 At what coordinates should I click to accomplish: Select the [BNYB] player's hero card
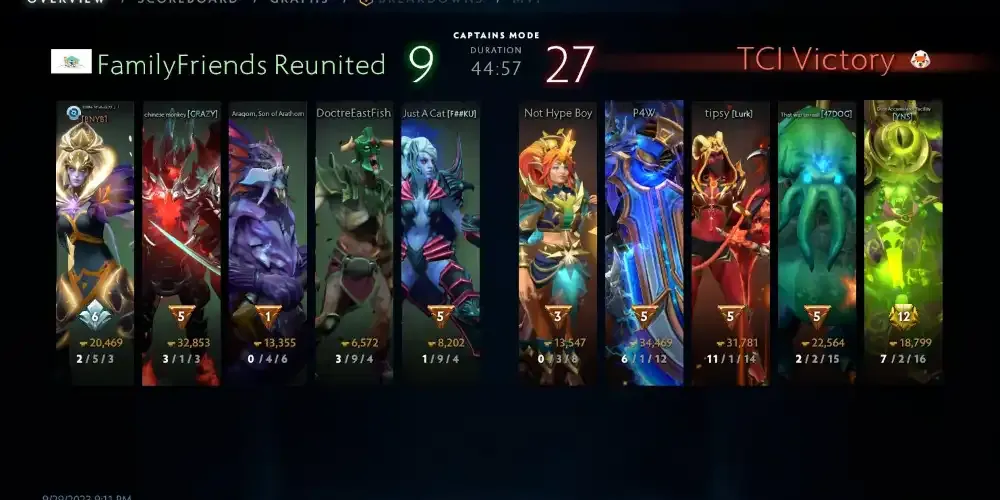(x=95, y=242)
